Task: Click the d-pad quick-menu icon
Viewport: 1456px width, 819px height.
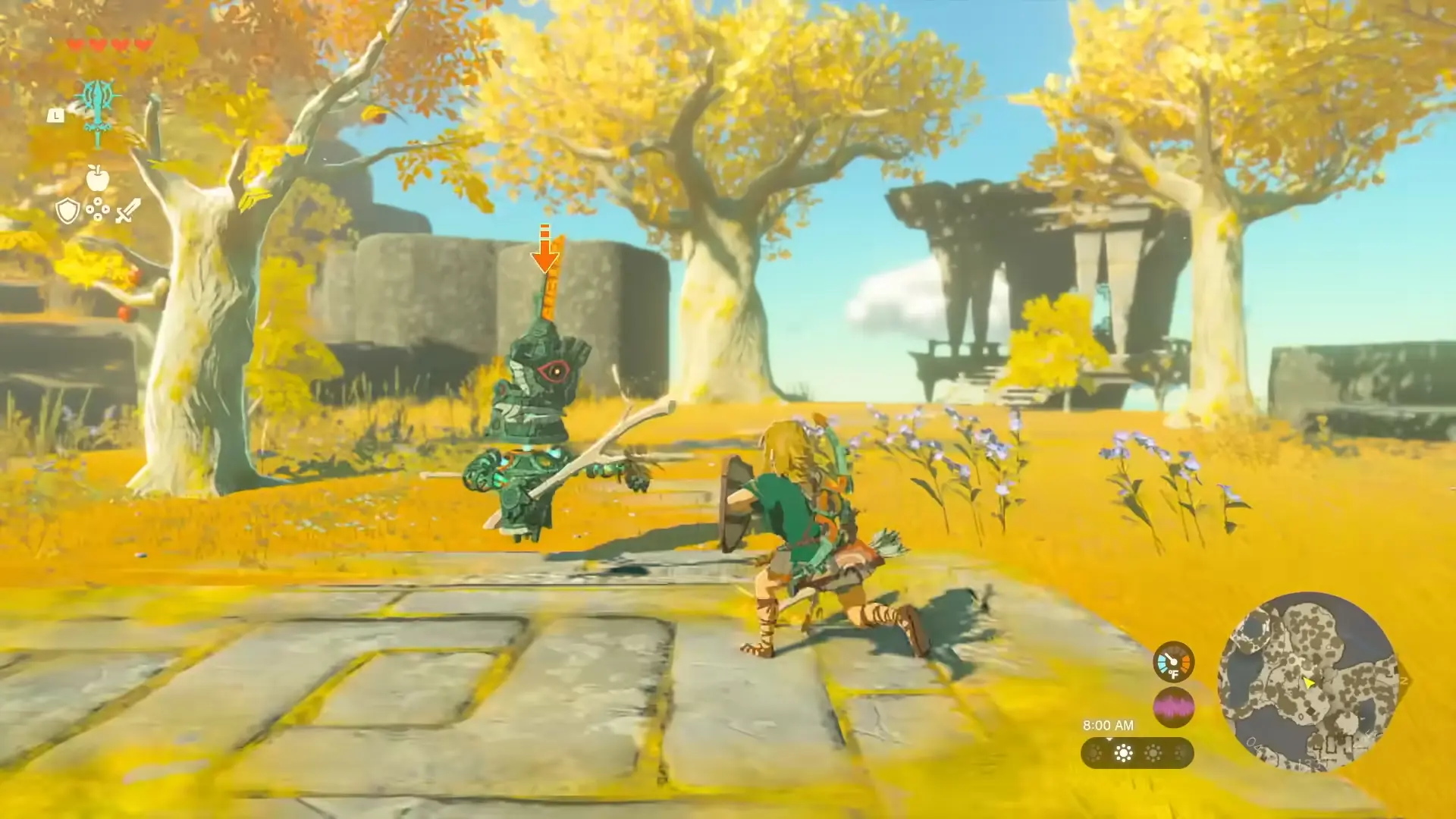Action: coord(98,209)
